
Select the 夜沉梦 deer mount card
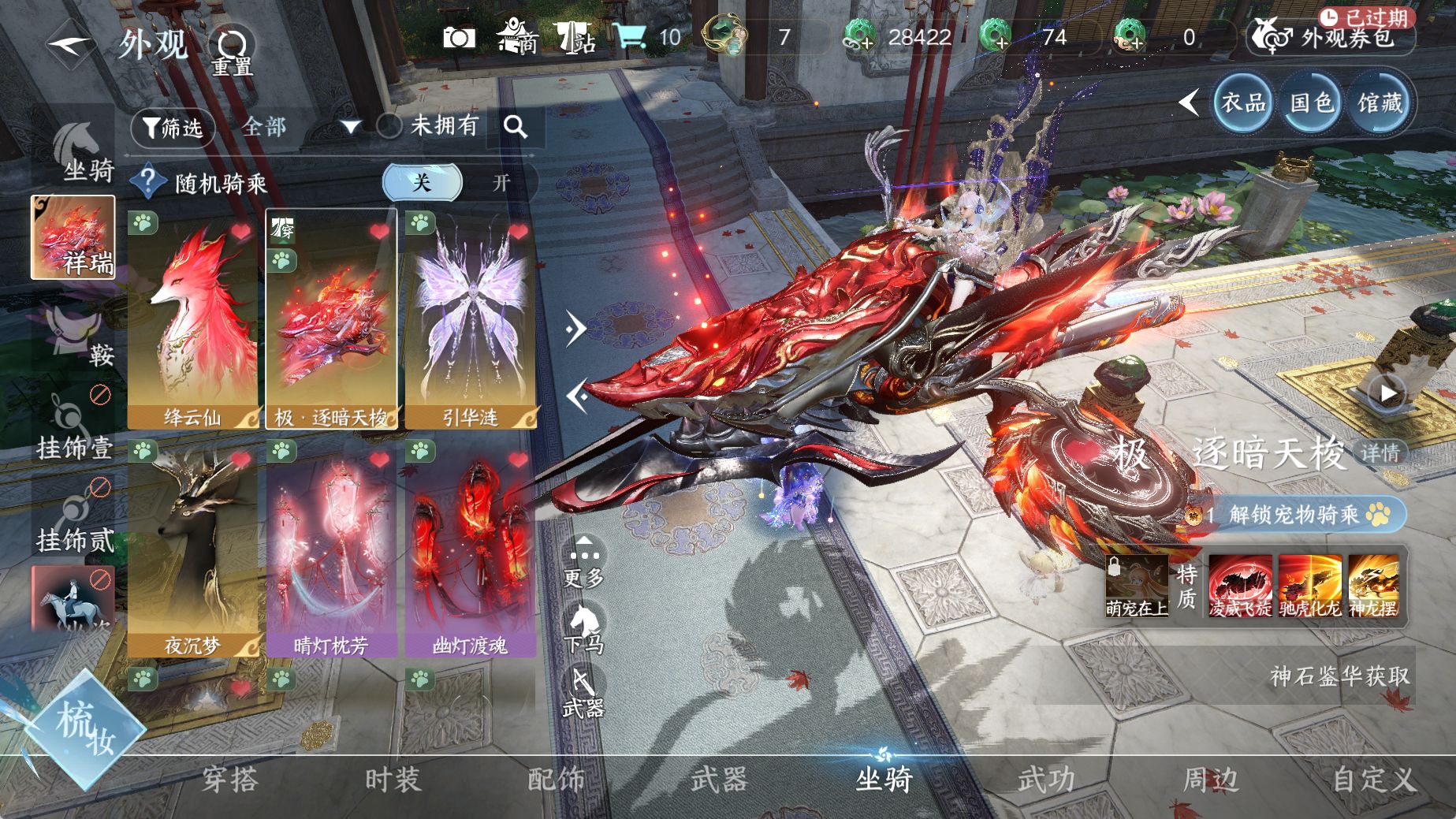pyautogui.click(x=193, y=548)
